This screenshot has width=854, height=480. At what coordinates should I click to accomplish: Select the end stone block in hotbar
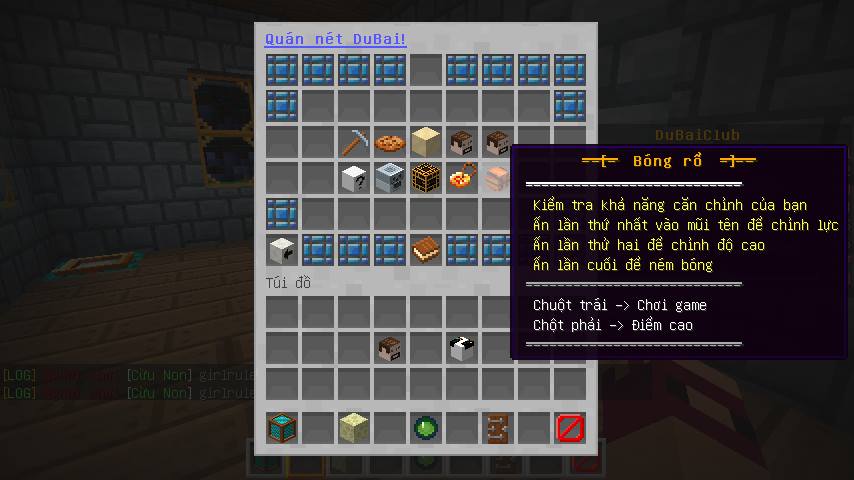(354, 428)
